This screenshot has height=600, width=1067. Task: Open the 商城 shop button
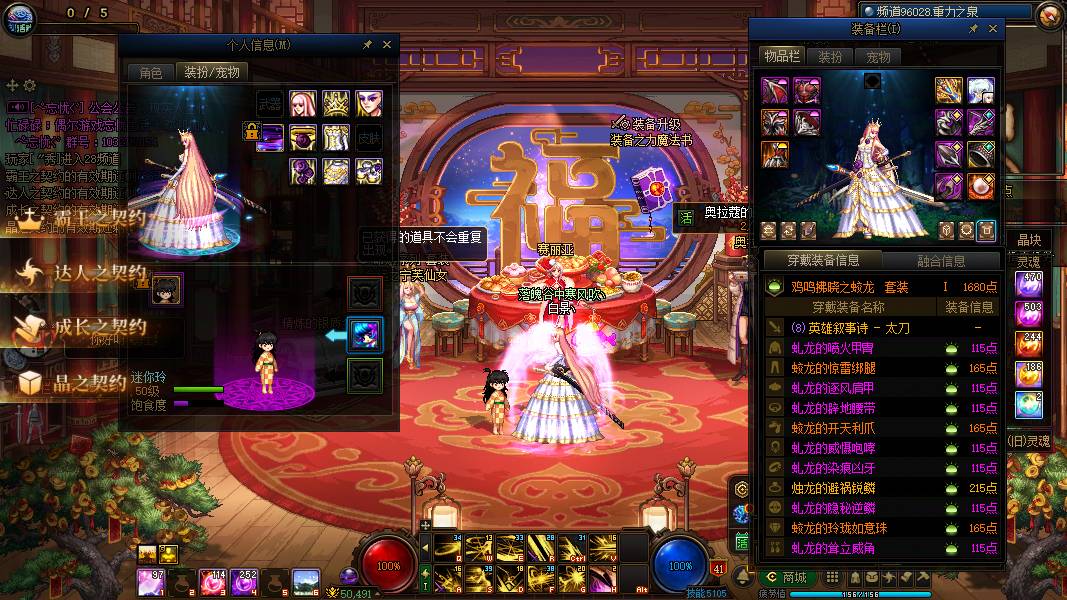pyautogui.click(x=785, y=577)
